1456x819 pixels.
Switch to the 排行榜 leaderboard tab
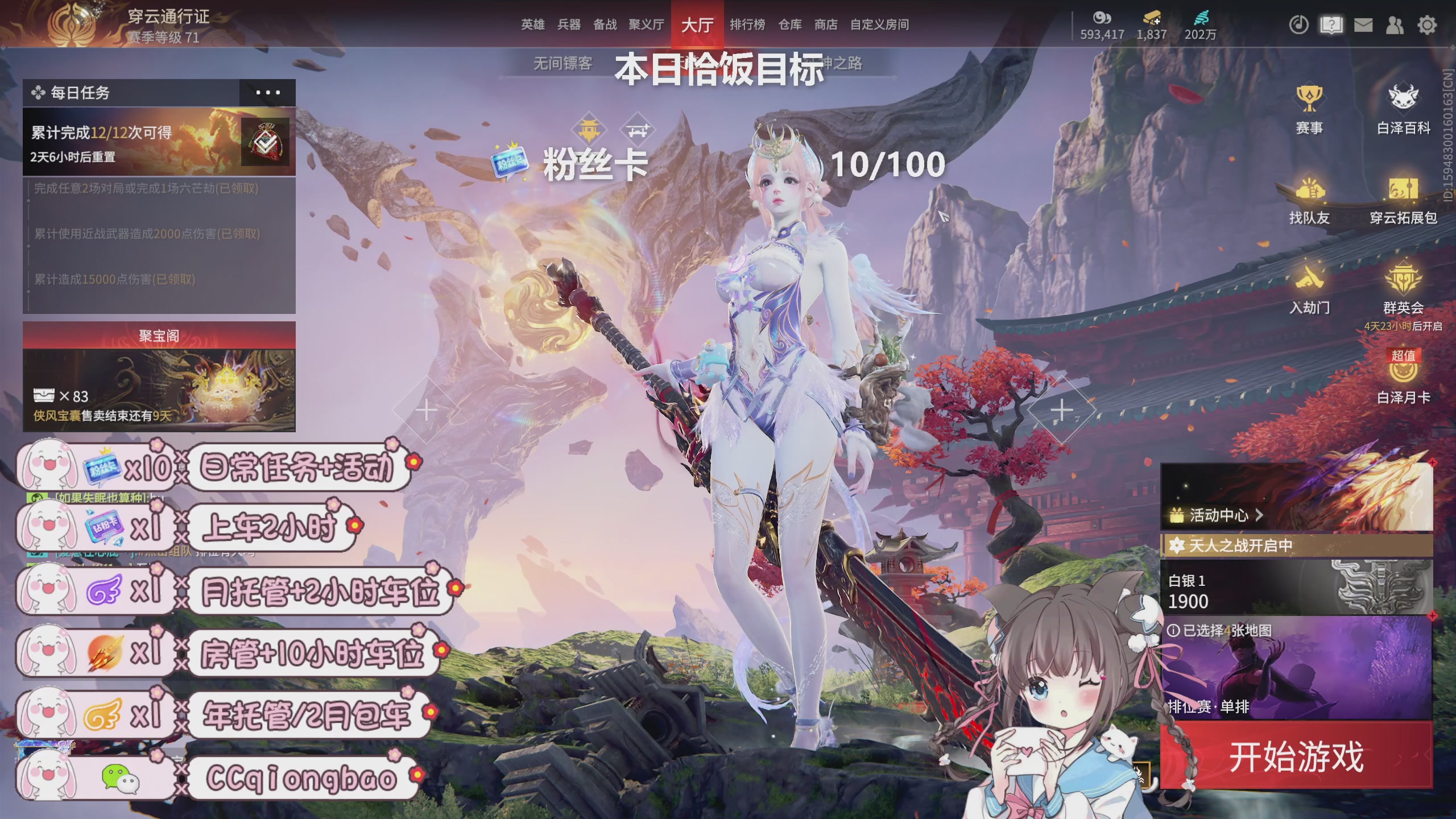747,26
